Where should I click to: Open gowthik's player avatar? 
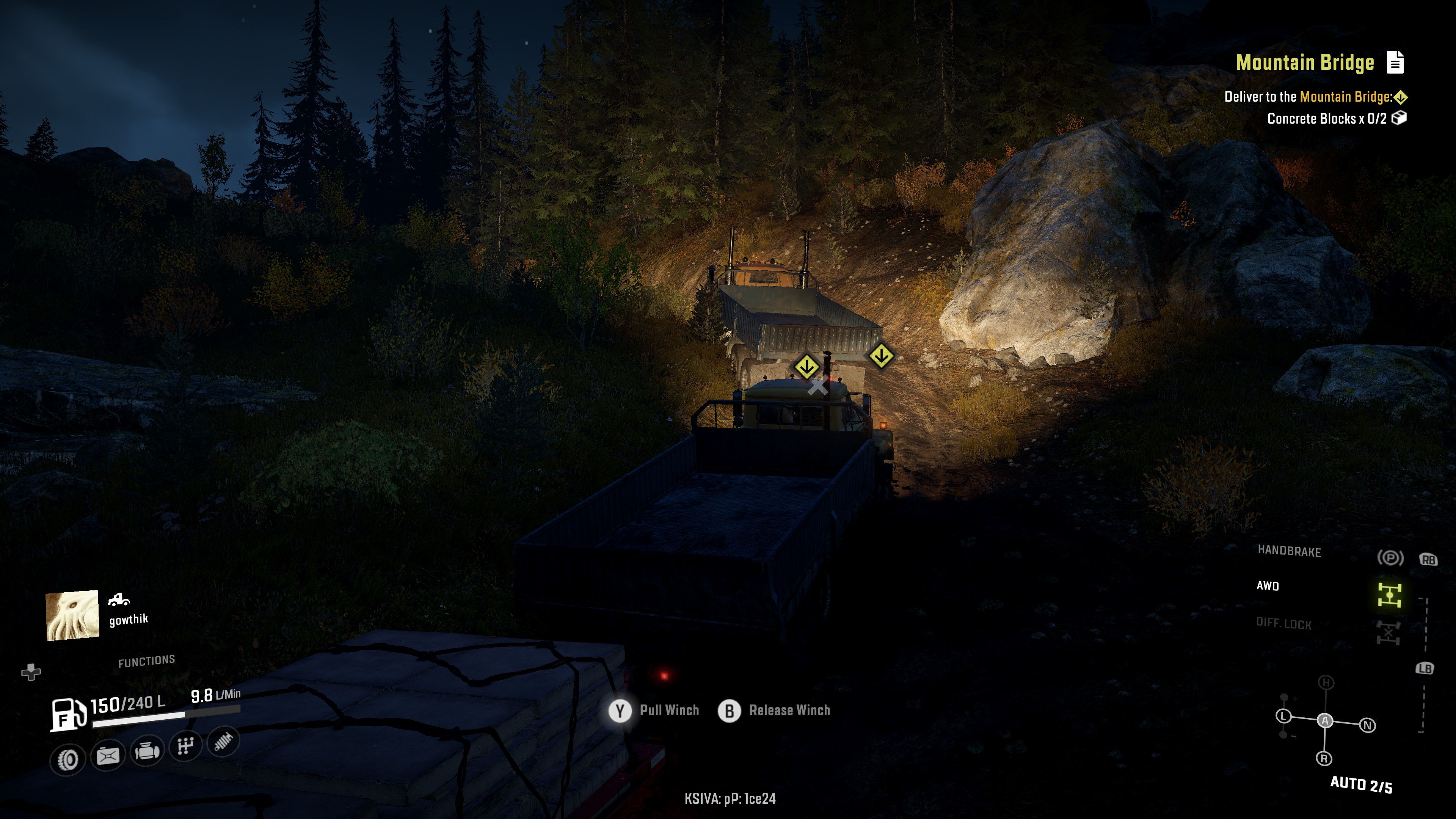tap(72, 615)
